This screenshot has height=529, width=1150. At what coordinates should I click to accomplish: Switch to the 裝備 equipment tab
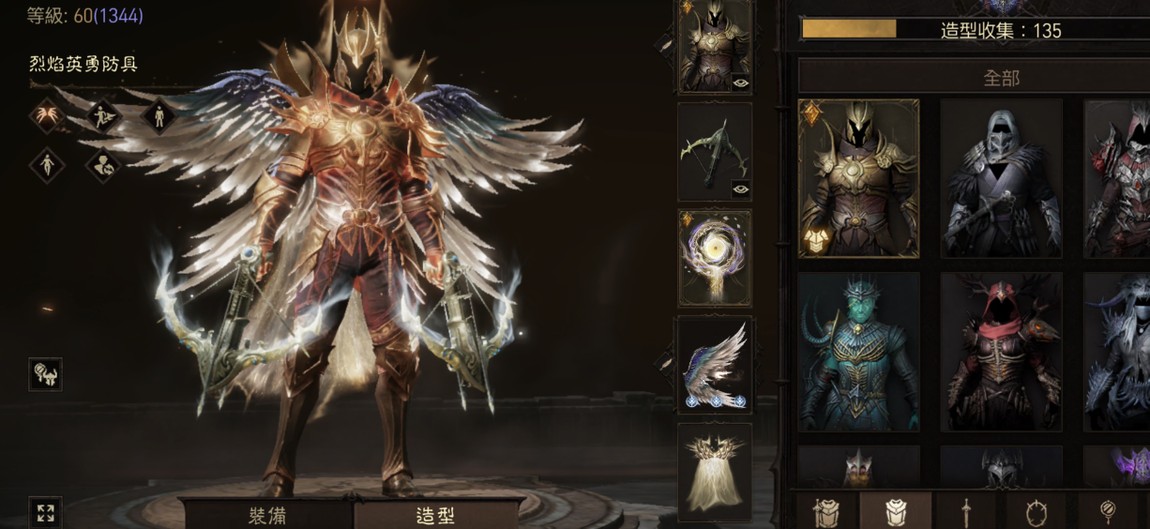[268, 515]
